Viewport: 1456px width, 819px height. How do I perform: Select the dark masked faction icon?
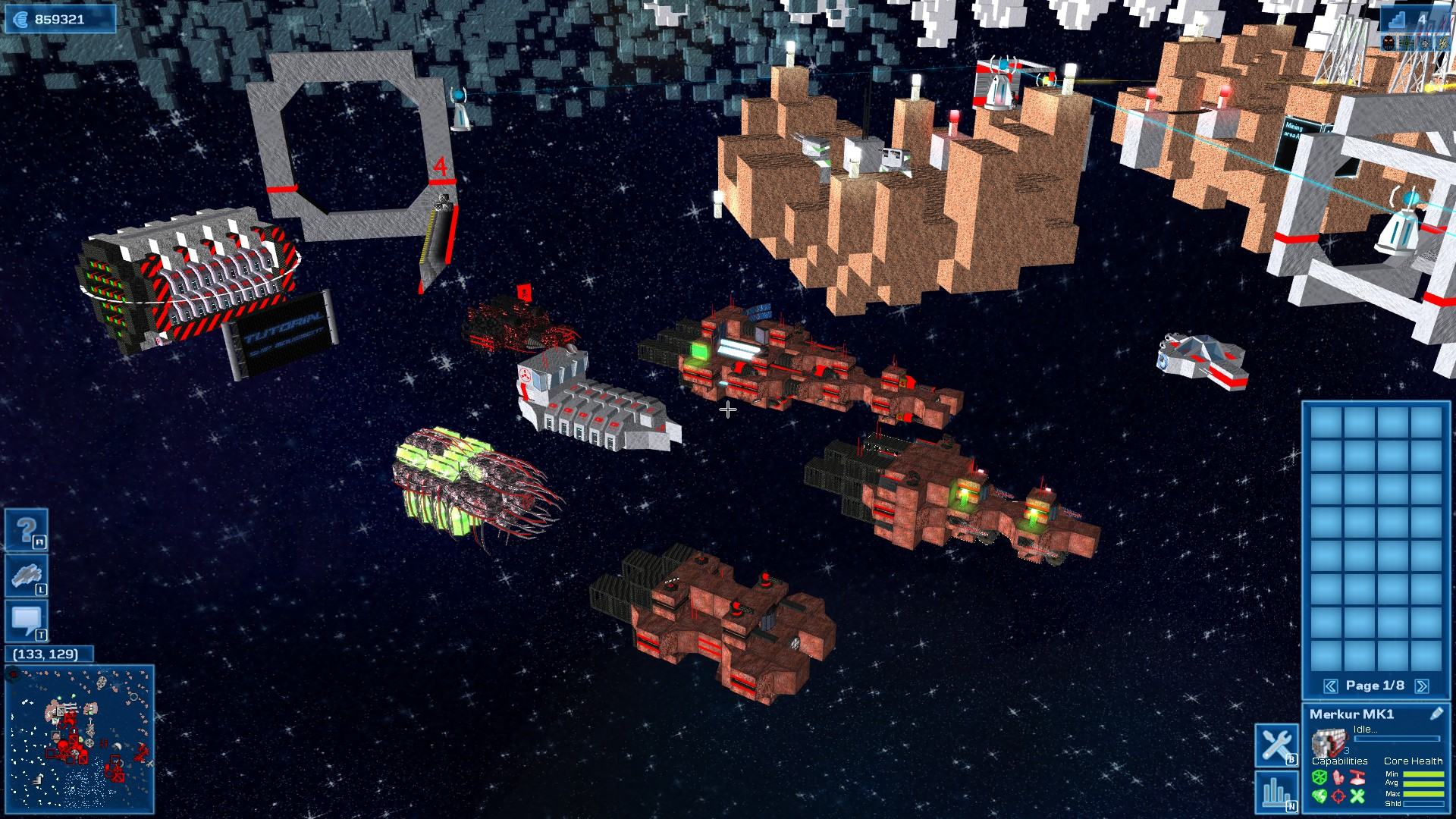[1388, 44]
